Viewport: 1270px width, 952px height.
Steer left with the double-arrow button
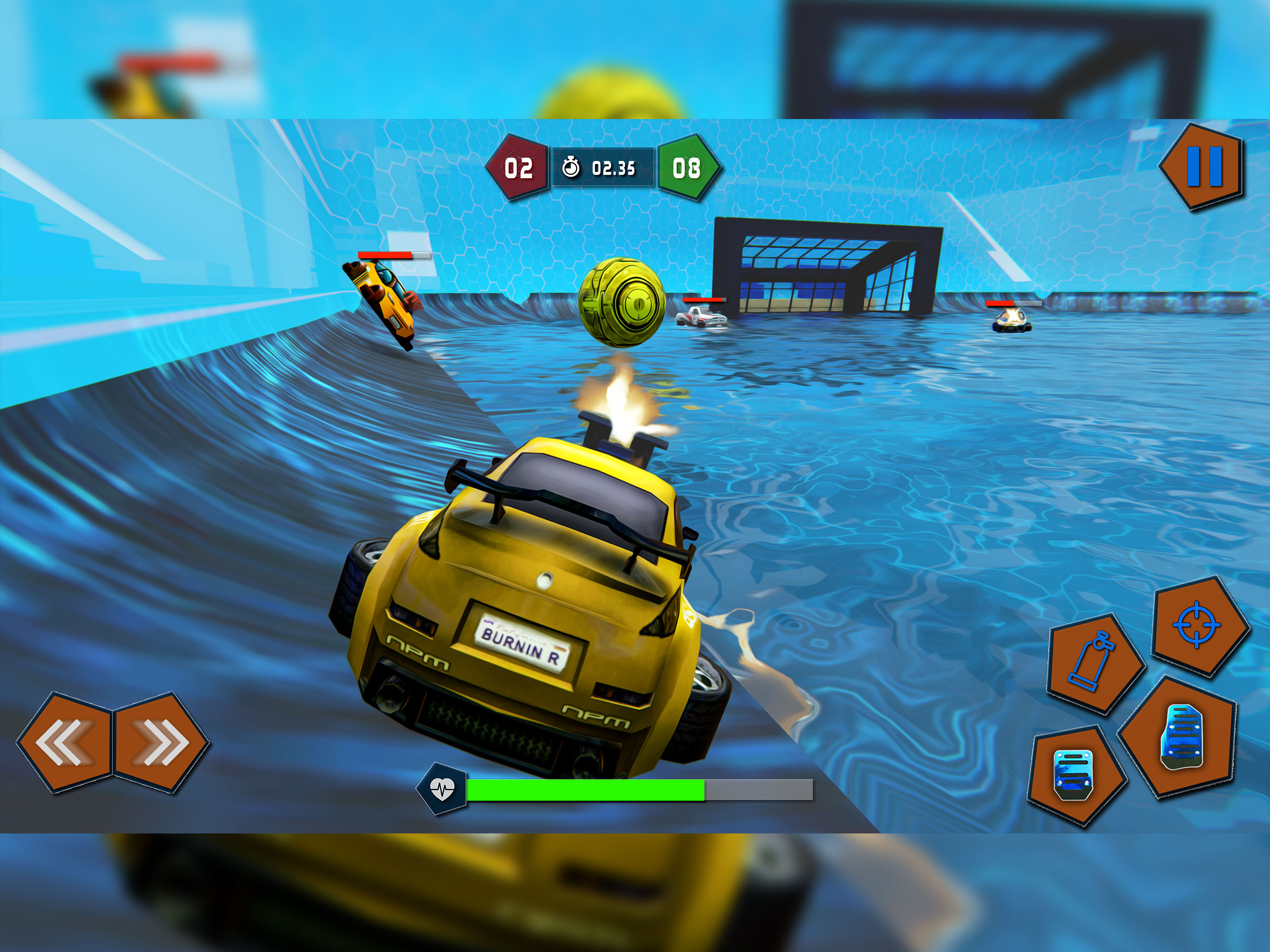(x=65, y=743)
